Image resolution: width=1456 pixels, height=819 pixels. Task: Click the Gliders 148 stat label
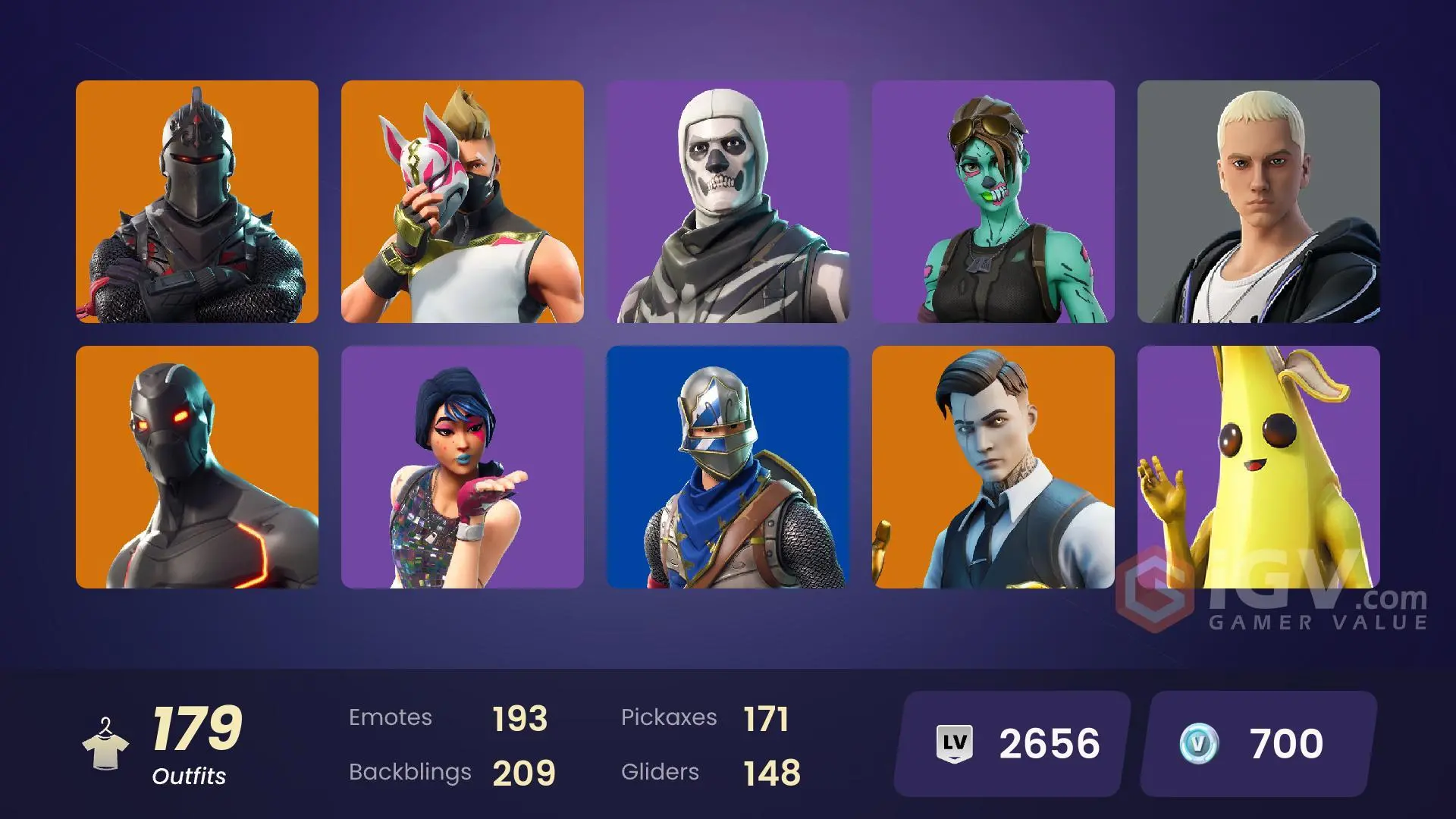pyautogui.click(x=660, y=772)
